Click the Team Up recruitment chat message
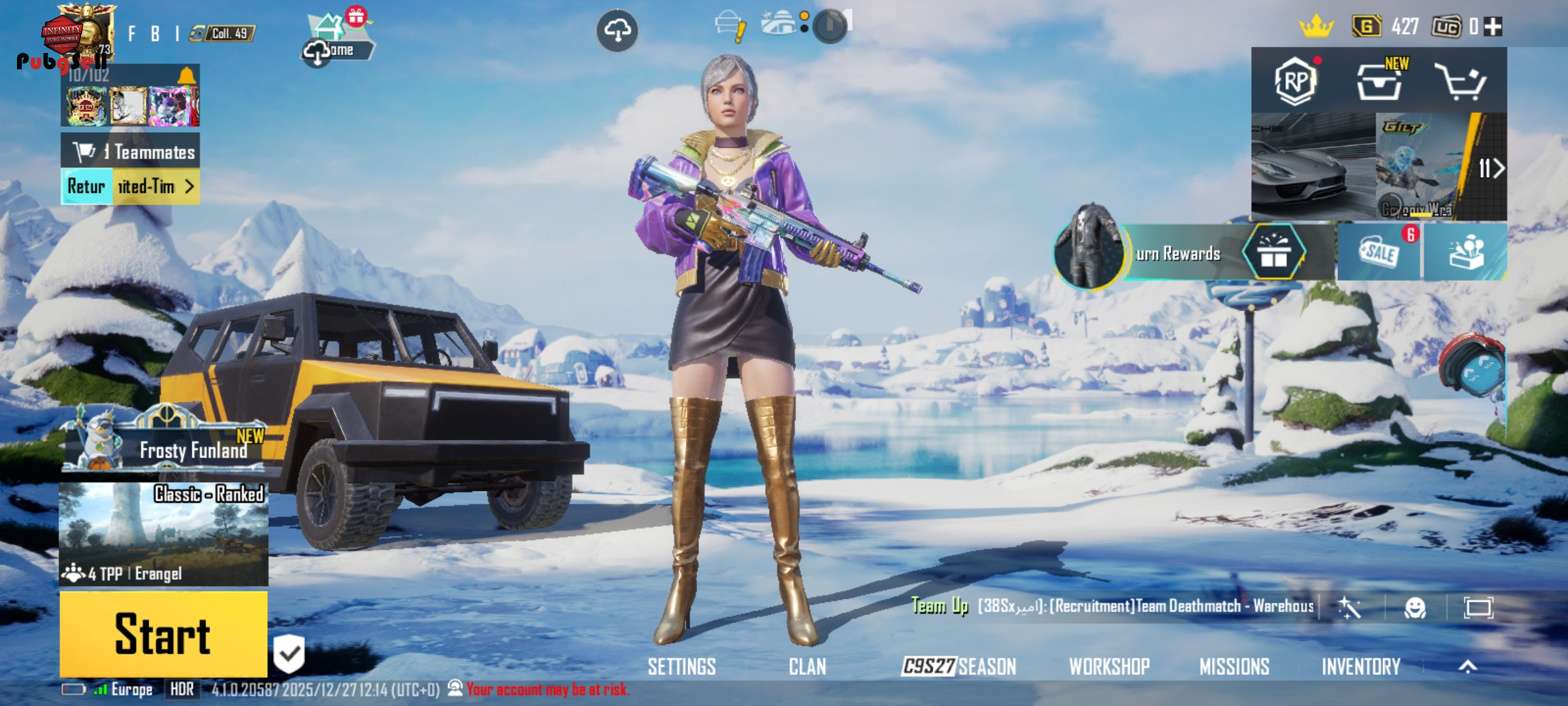The width and height of the screenshot is (1568, 706). click(1143, 607)
